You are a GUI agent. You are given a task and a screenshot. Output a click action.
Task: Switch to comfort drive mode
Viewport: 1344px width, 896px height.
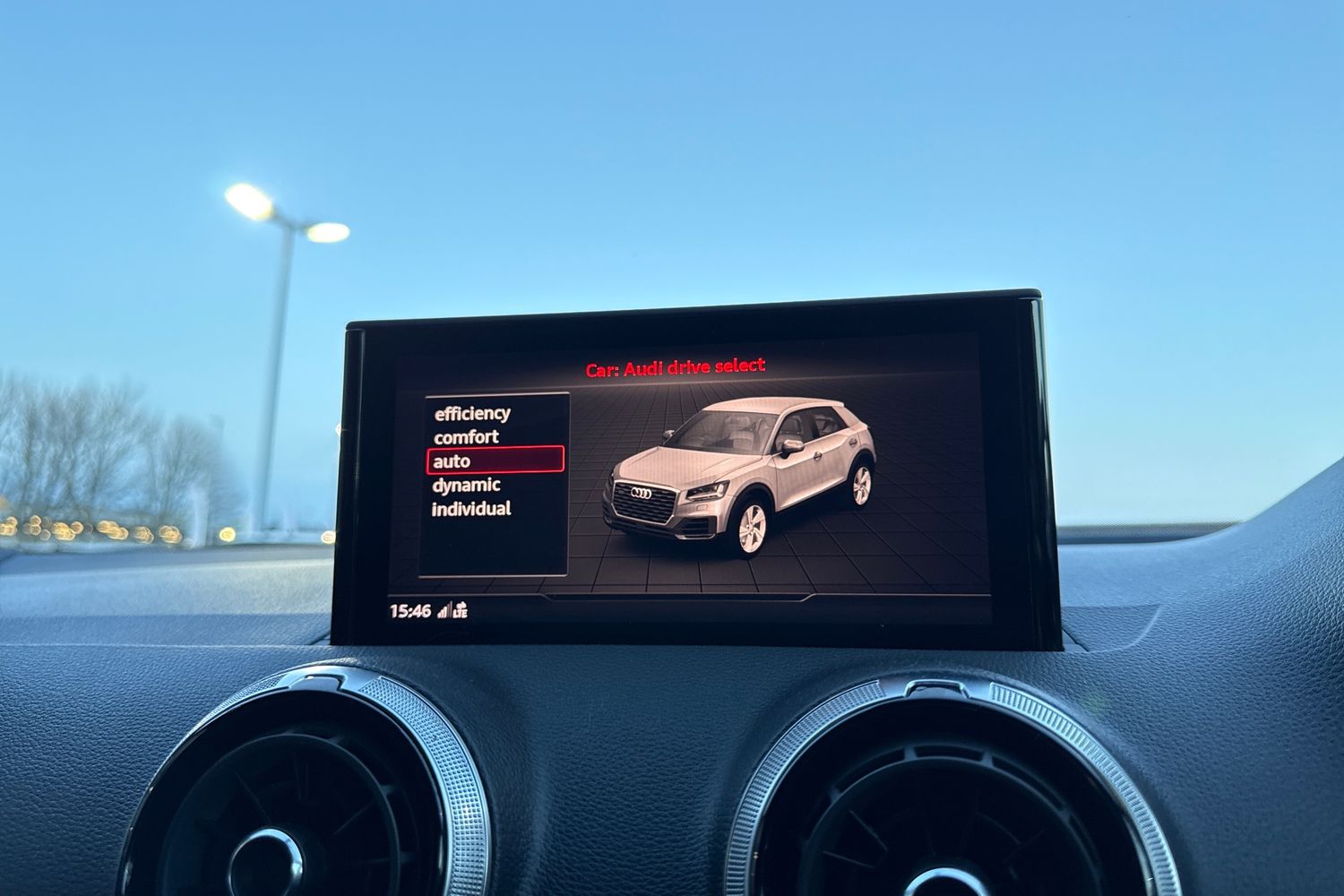pyautogui.click(x=466, y=437)
